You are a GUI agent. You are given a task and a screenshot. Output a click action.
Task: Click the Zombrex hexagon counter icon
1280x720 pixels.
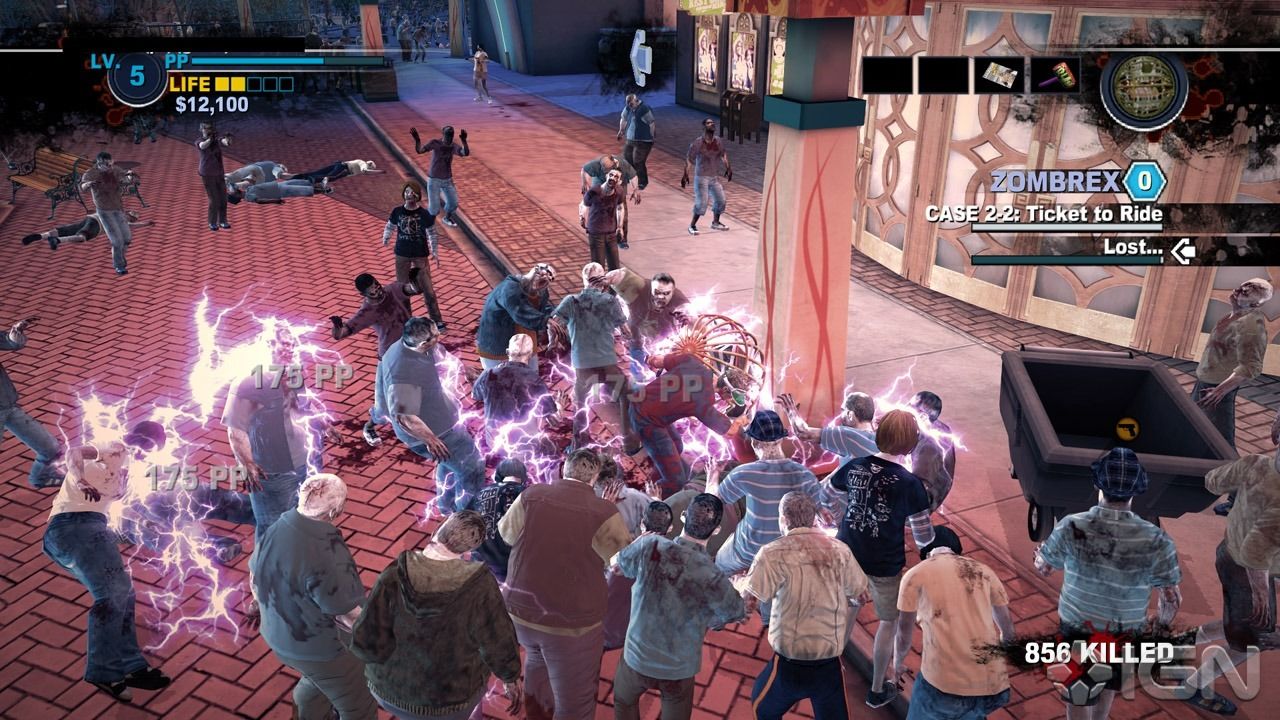[x=1144, y=181]
